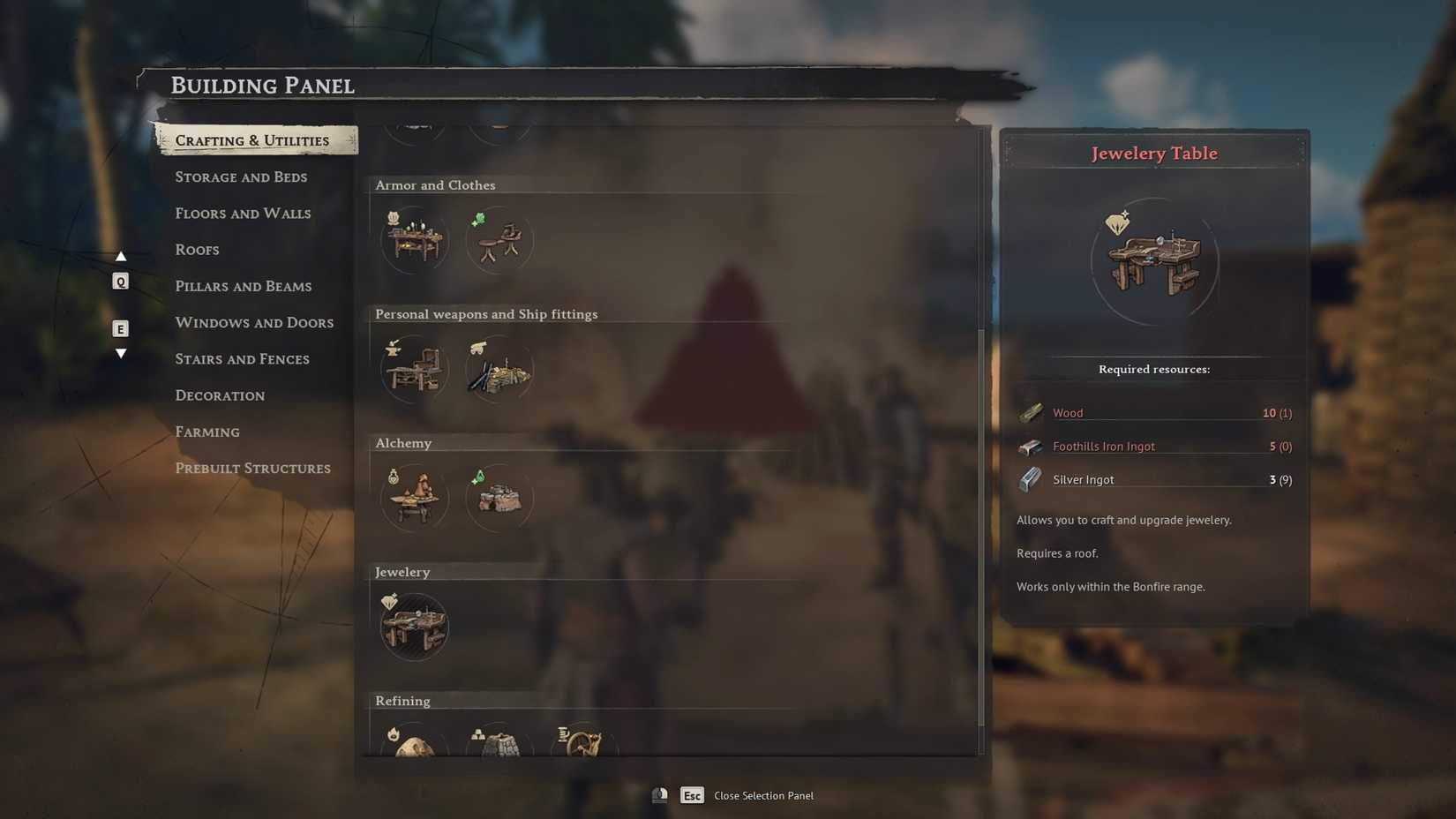Switch to Floors and Walls category

click(x=243, y=214)
